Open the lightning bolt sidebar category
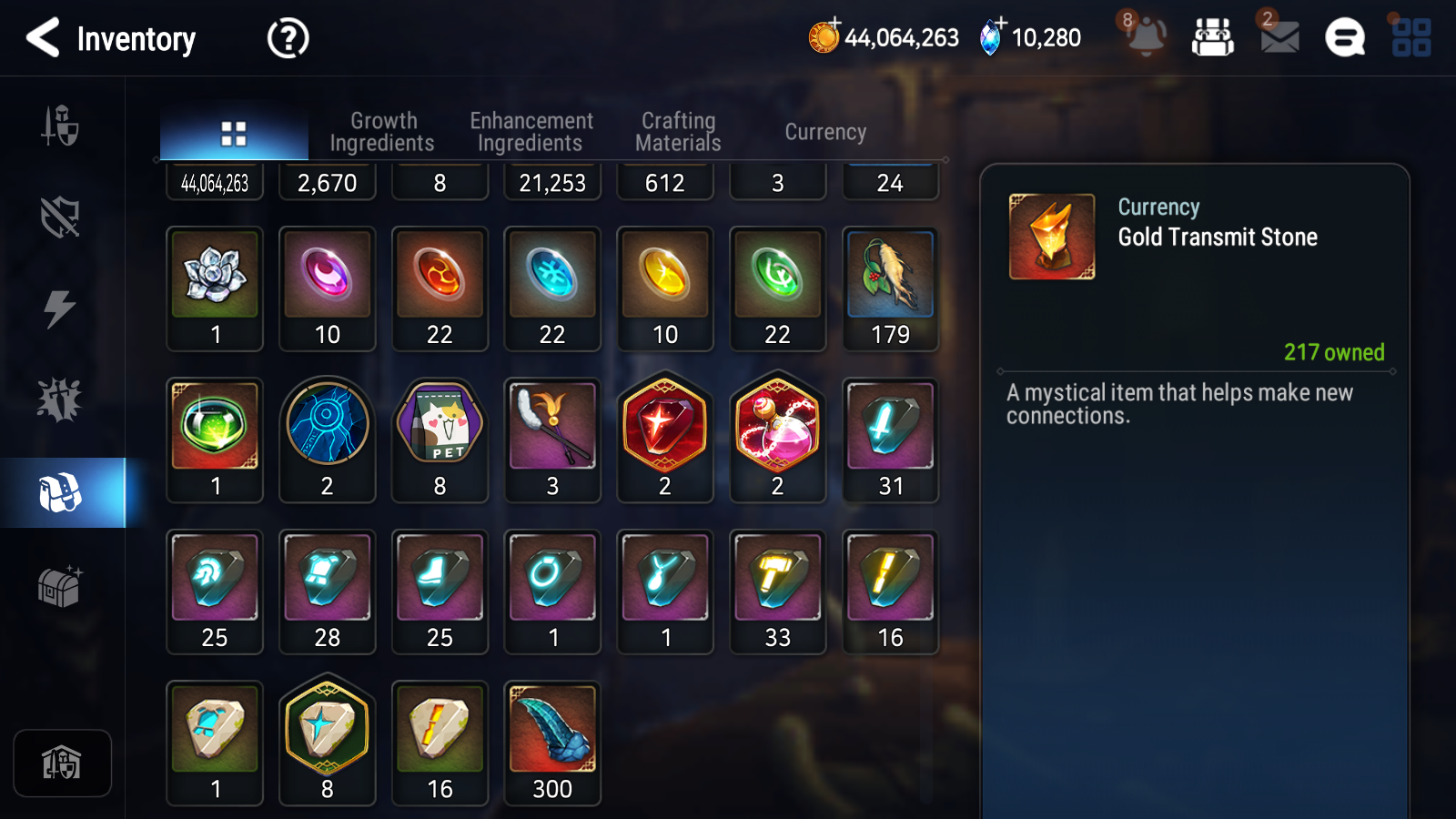This screenshot has height=819, width=1456. [x=60, y=308]
